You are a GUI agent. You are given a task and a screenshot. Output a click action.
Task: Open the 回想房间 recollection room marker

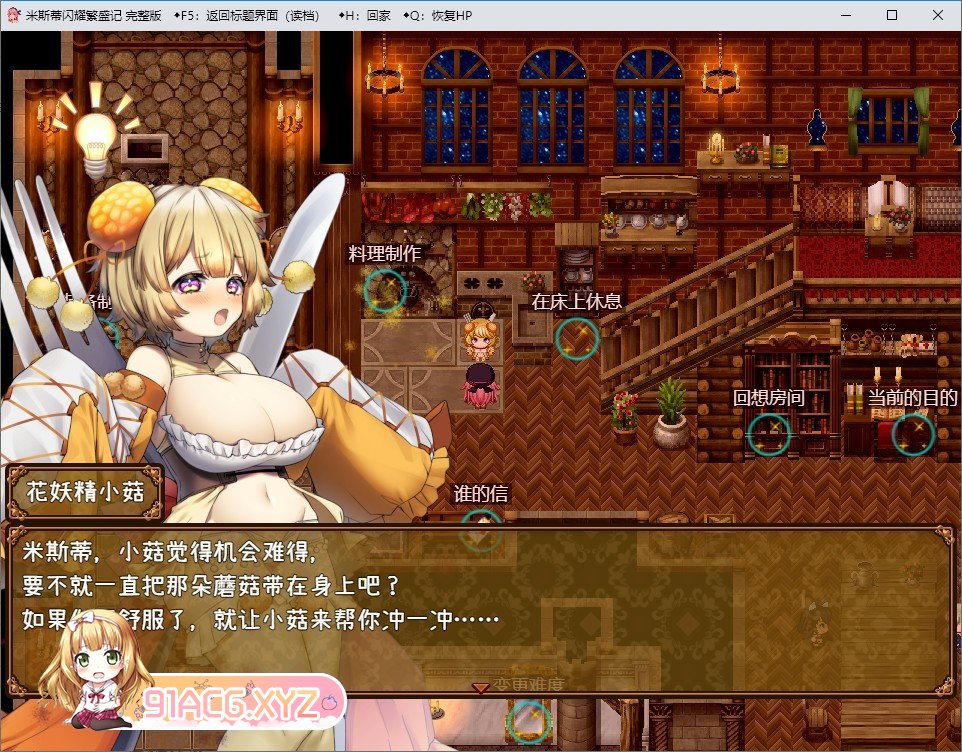tap(769, 433)
